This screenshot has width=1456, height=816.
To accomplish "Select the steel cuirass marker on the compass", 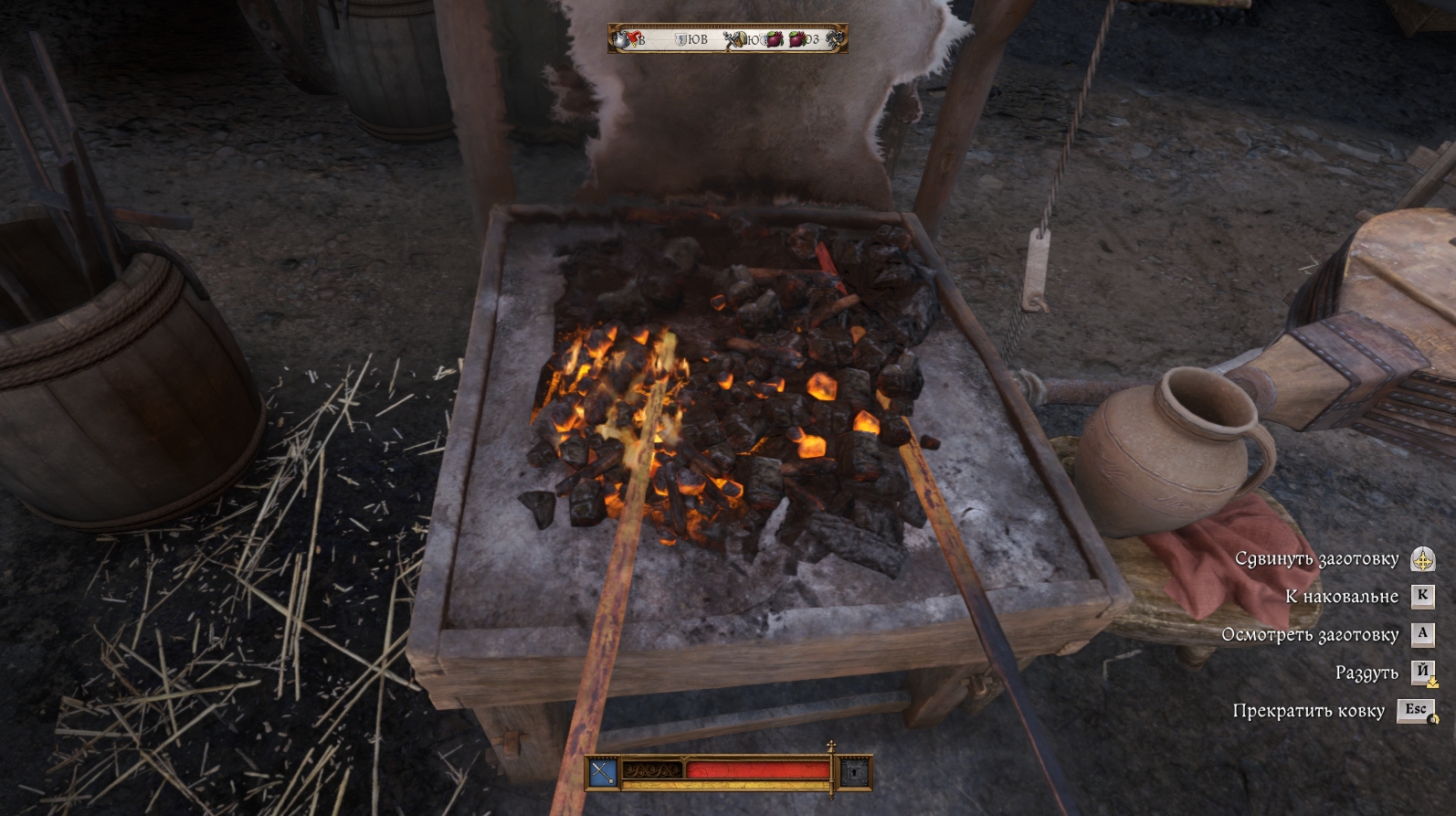I will pyautogui.click(x=620, y=40).
